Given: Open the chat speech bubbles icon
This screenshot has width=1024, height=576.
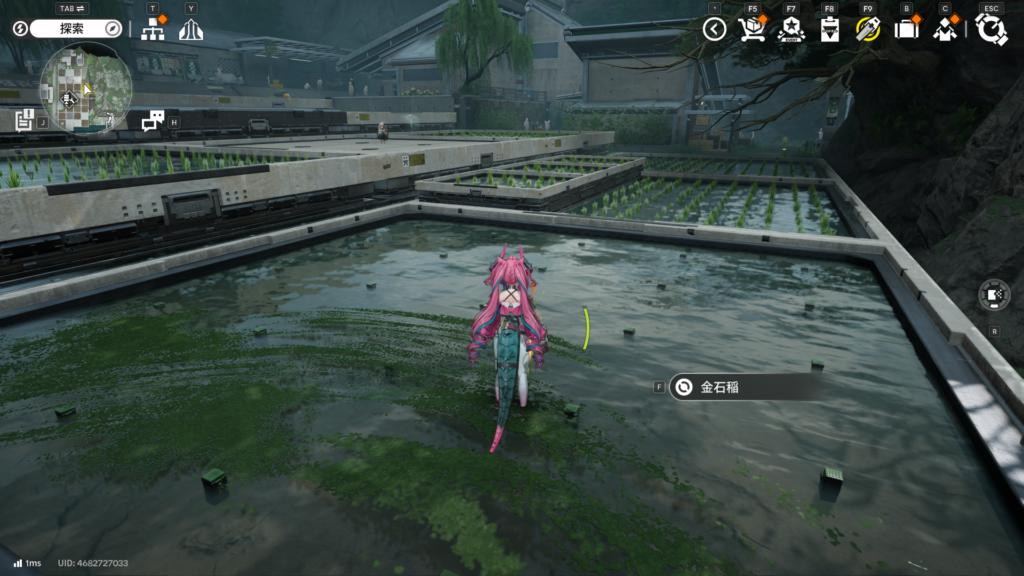Looking at the screenshot, I should [x=153, y=121].
